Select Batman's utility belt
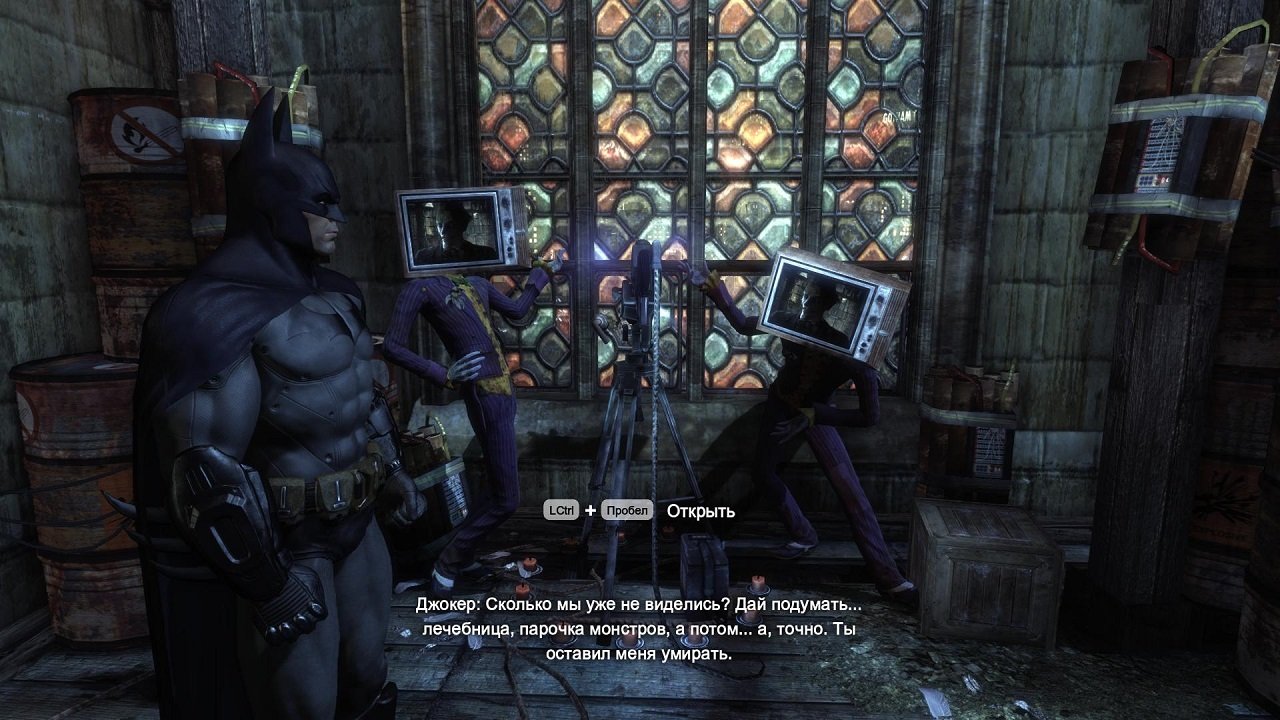Viewport: 1280px width, 720px height. point(330,490)
